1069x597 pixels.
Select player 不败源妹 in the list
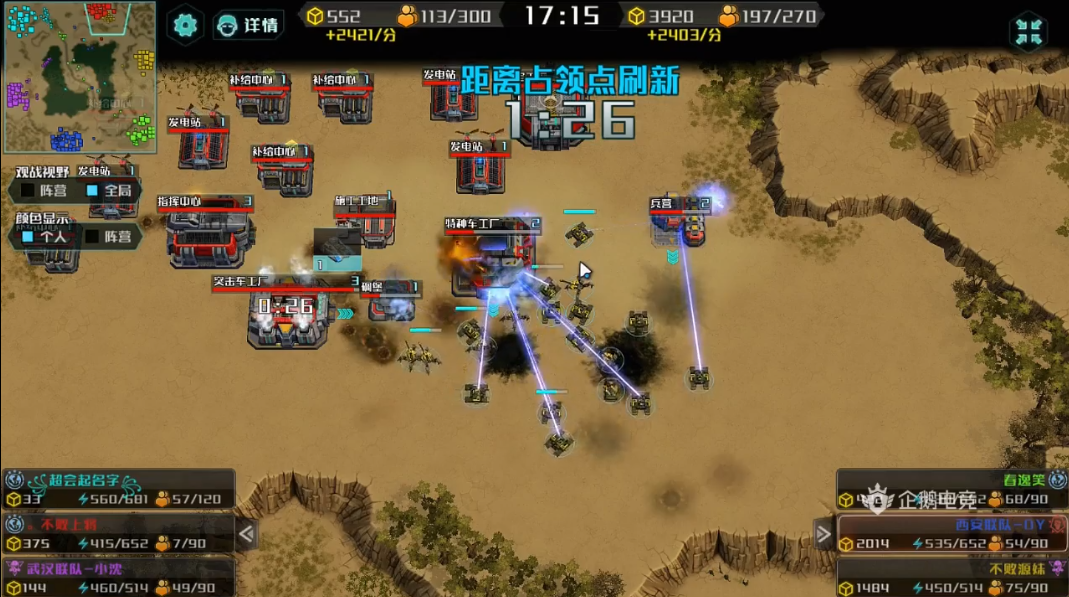click(x=951, y=577)
